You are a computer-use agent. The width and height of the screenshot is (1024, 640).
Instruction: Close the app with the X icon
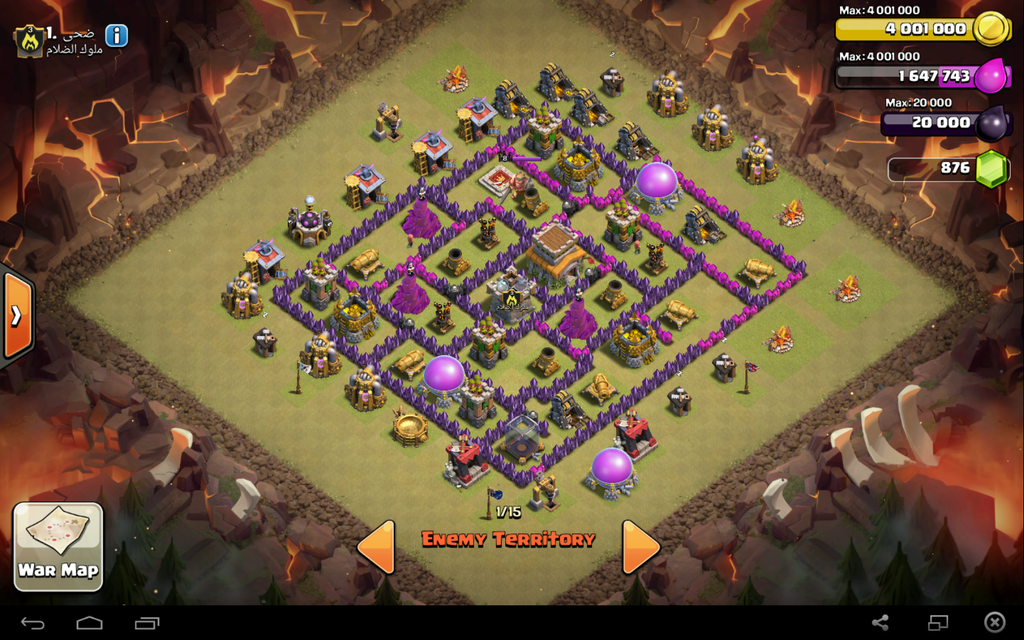(x=994, y=623)
